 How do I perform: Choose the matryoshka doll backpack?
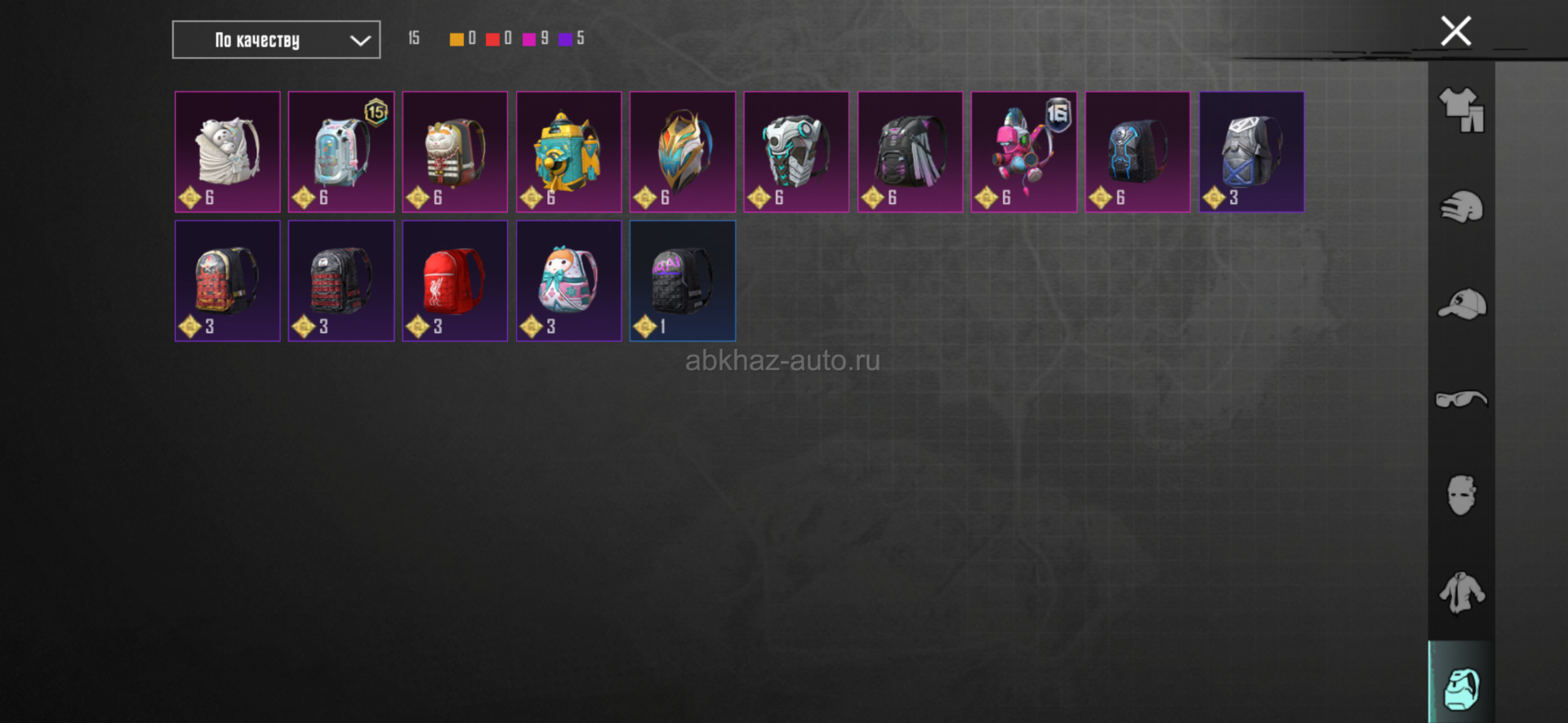point(568,280)
